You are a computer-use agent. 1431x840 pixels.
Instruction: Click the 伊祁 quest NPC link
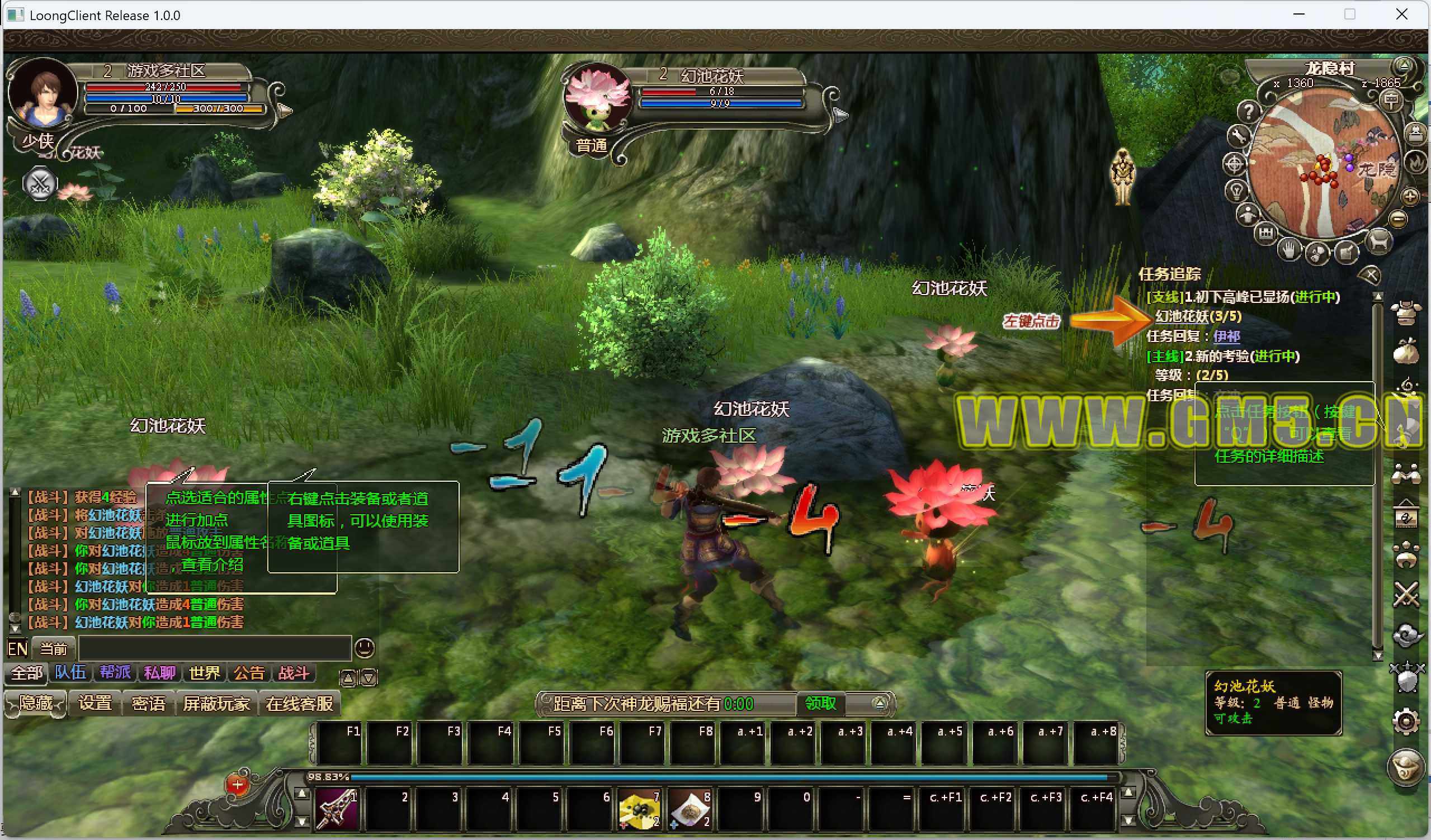[1226, 336]
